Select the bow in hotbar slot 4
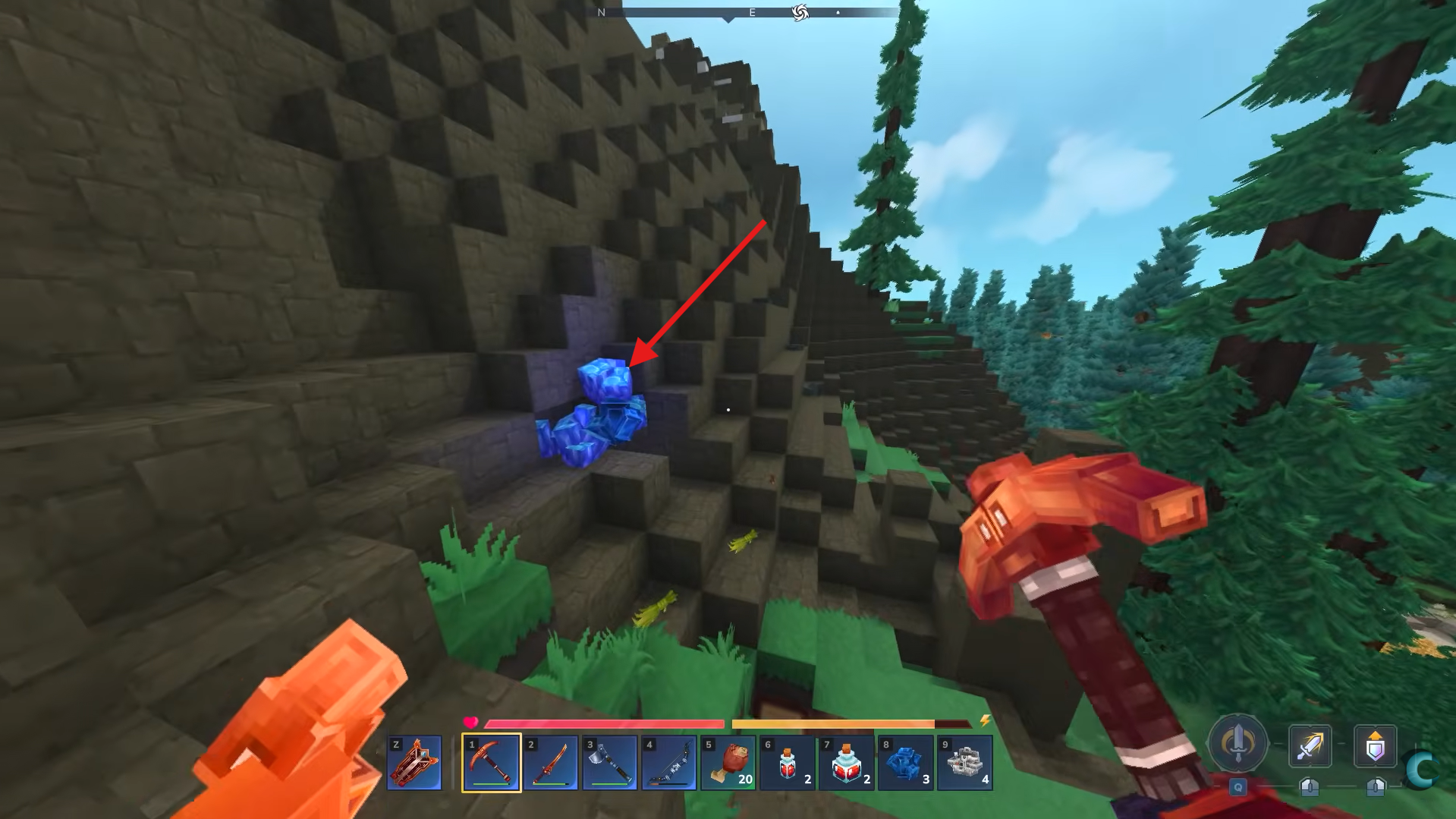Image resolution: width=1456 pixels, height=819 pixels. tap(668, 762)
